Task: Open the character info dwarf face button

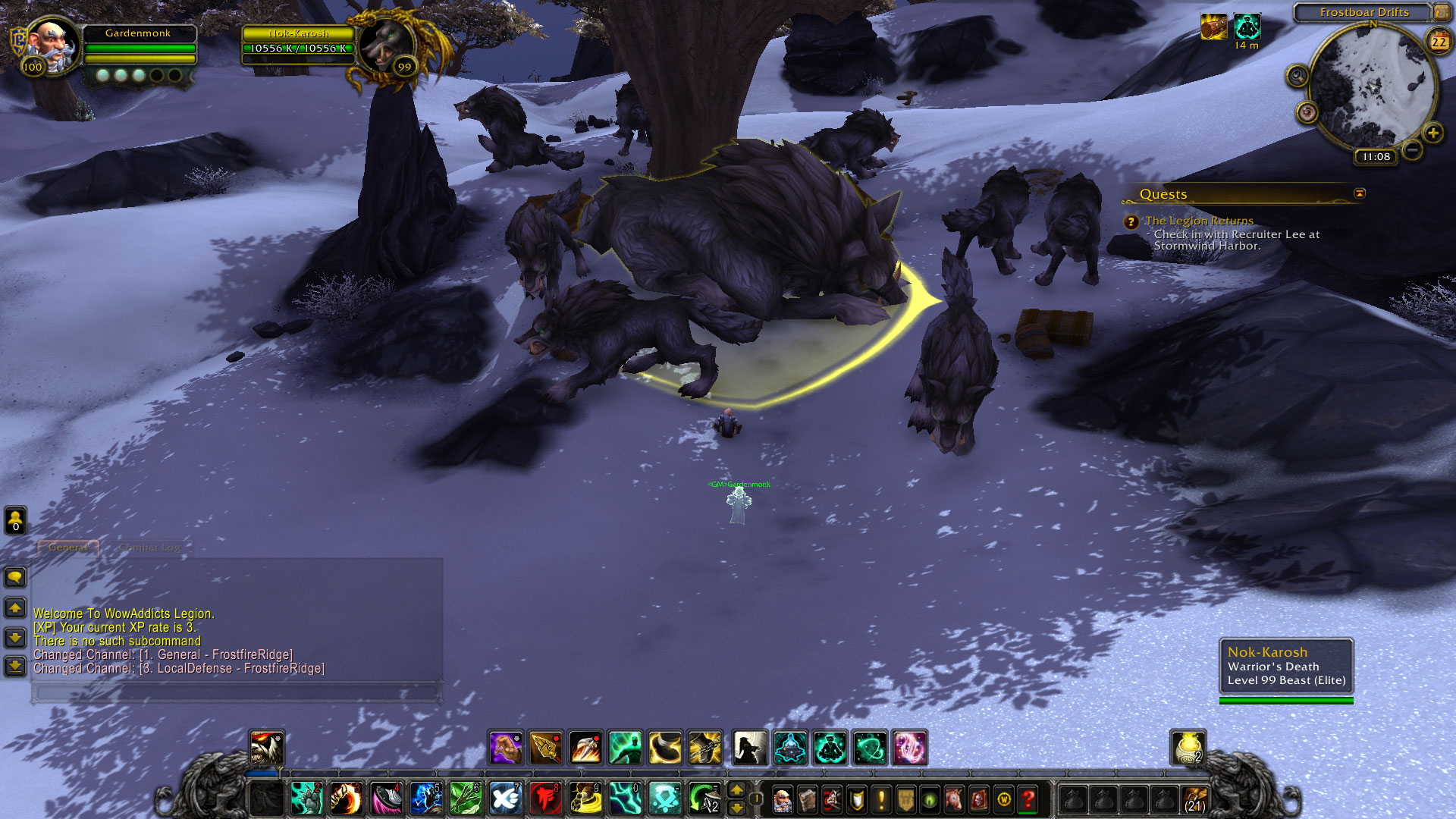Action: (782, 799)
